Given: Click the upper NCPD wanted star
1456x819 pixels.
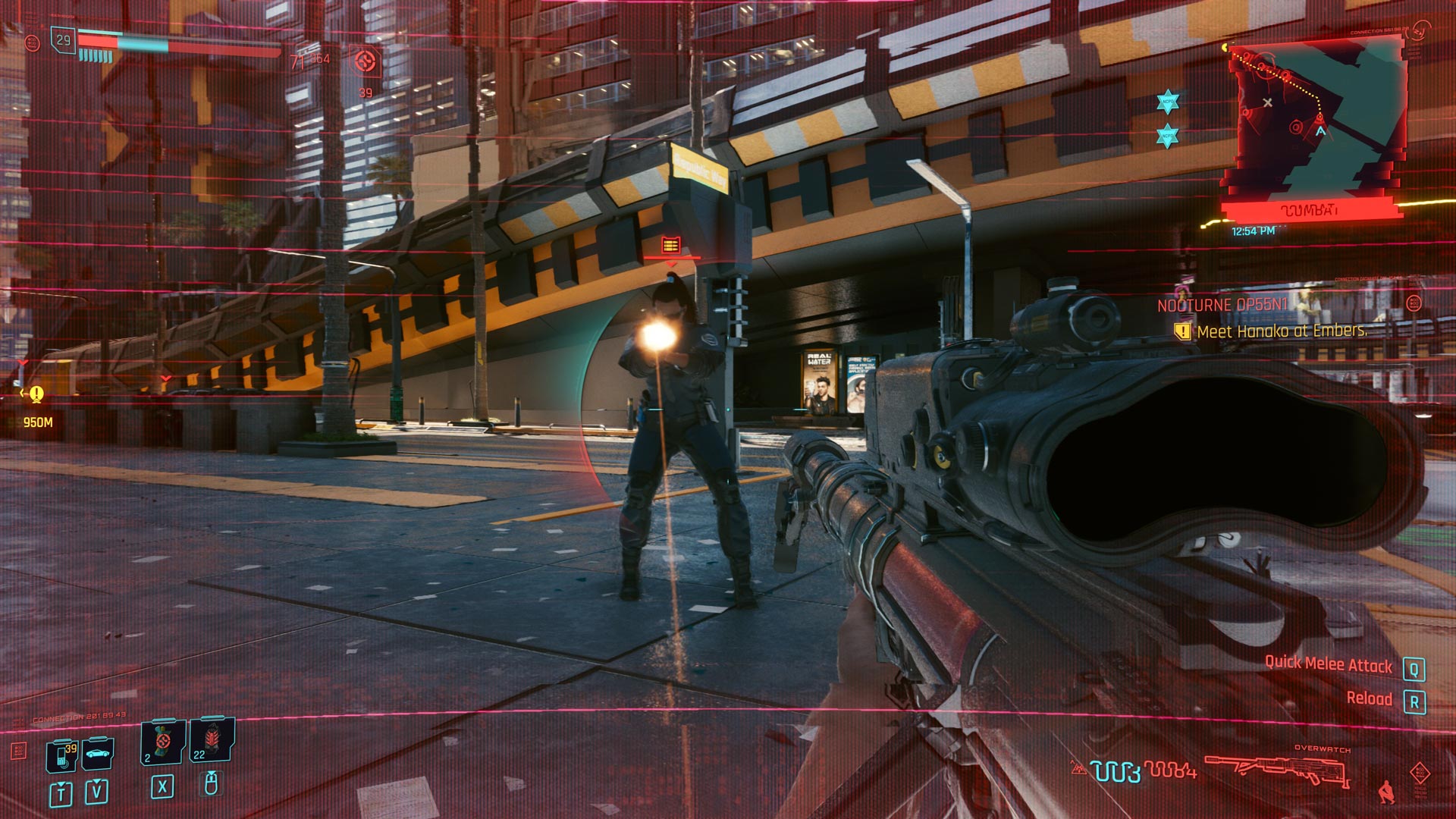Looking at the screenshot, I should [1168, 102].
